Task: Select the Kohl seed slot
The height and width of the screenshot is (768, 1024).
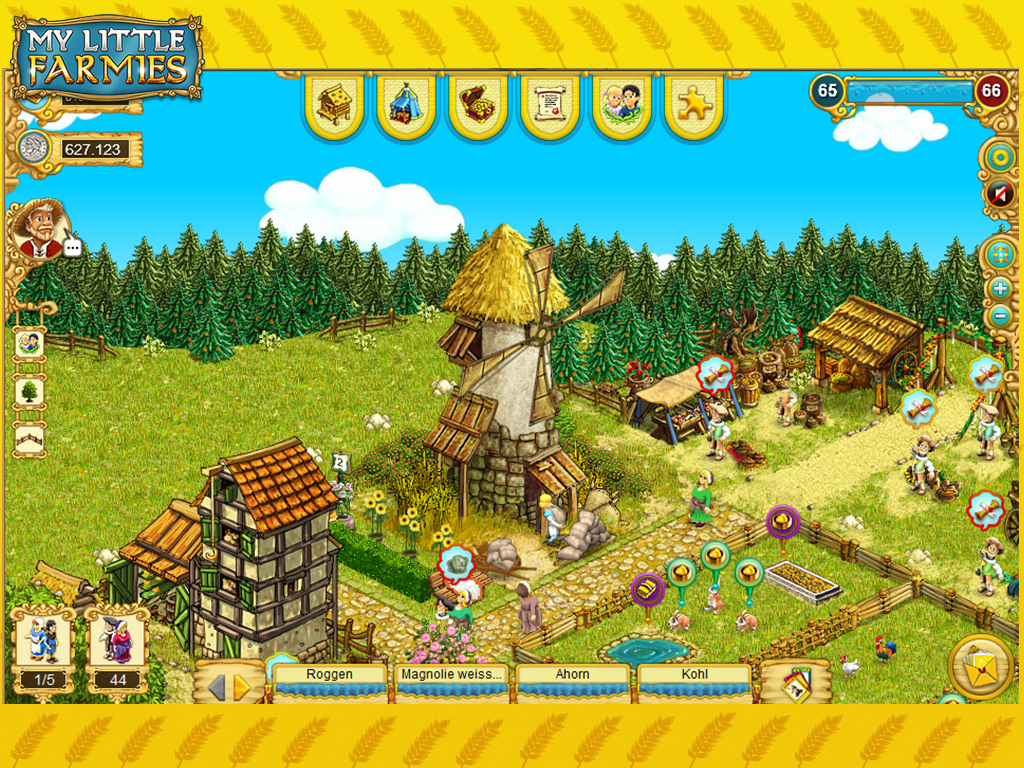Action: 694,680
